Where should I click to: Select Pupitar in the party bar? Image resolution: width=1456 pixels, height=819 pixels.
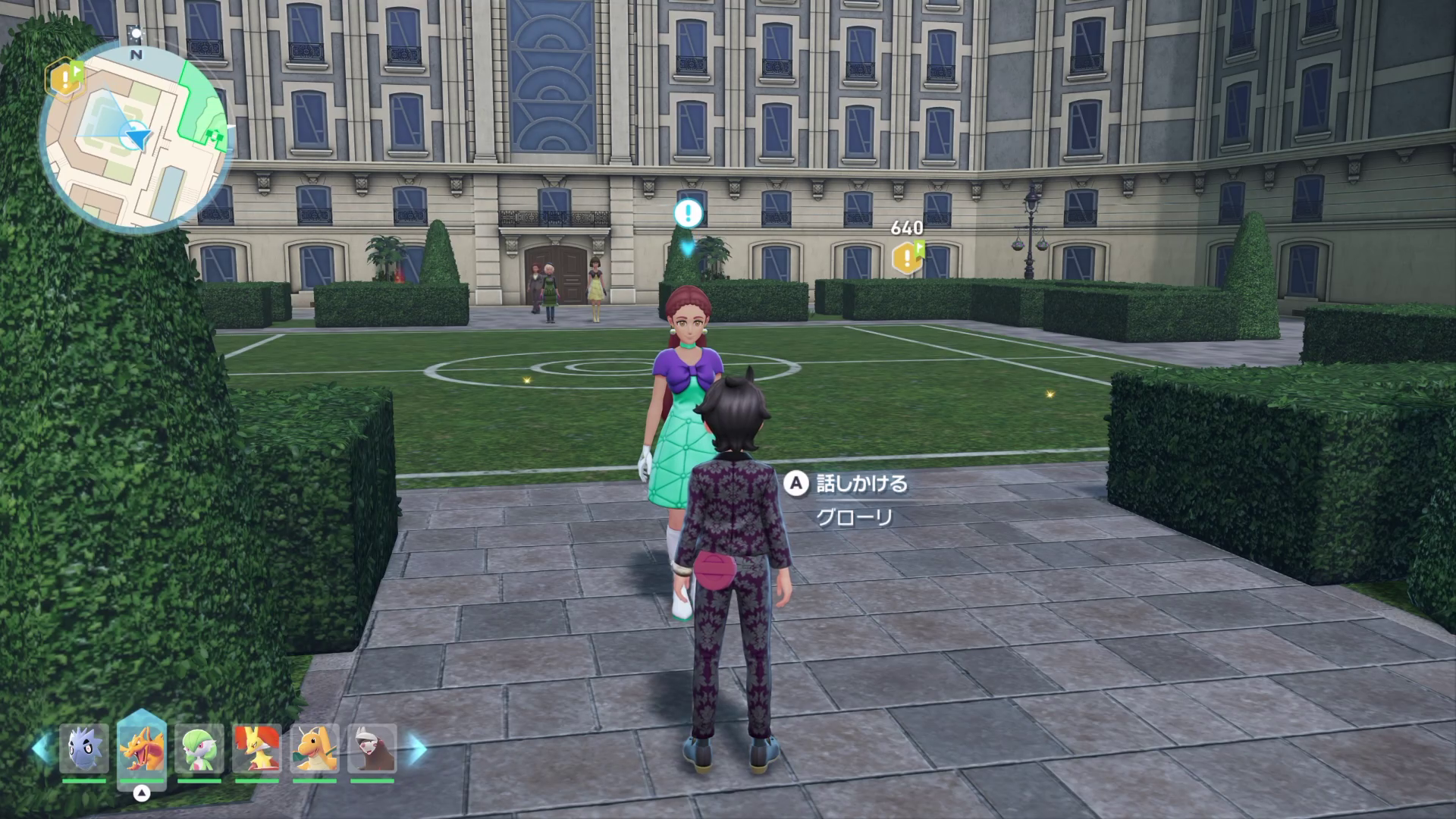point(84,748)
